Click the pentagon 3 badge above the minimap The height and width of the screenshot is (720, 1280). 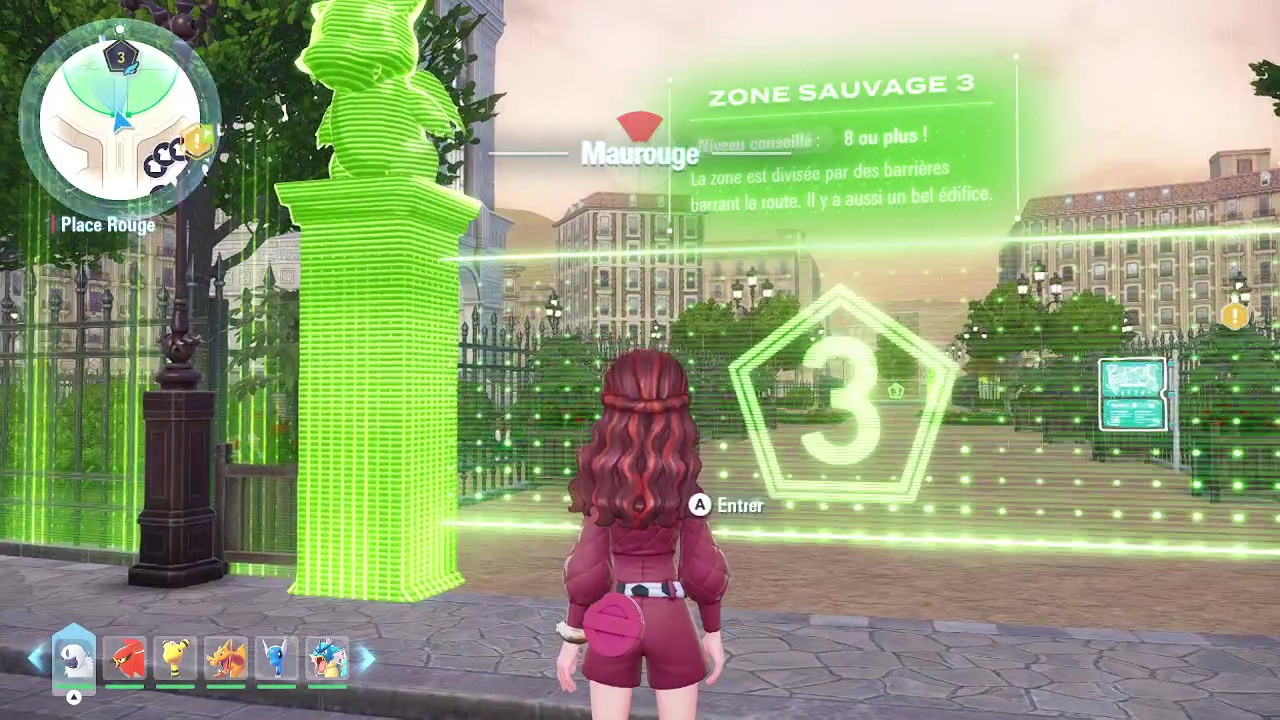tap(119, 57)
